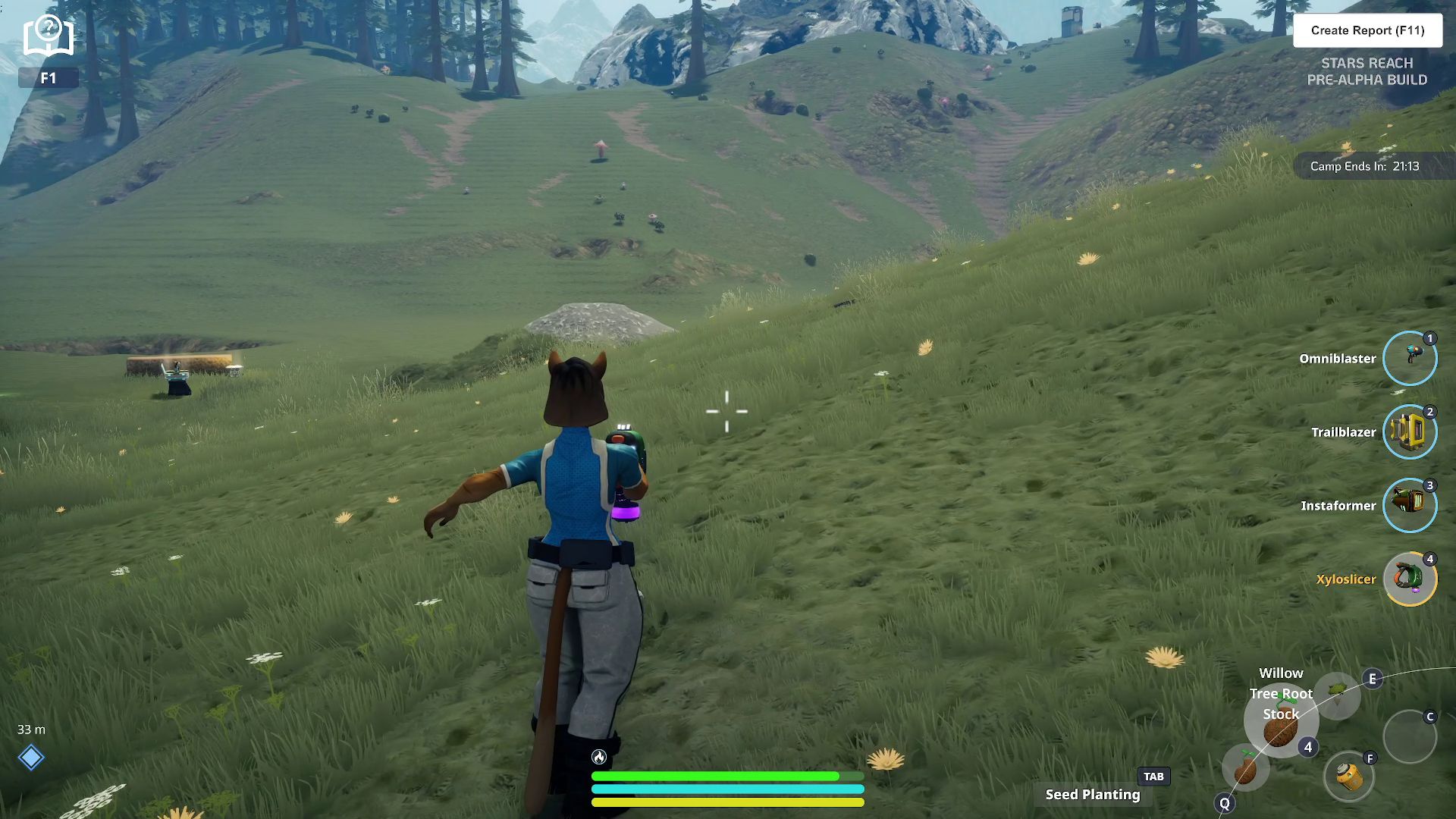Viewport: 1456px width, 819px height.
Task: Equip the Trailblazer tool
Action: [1410, 431]
